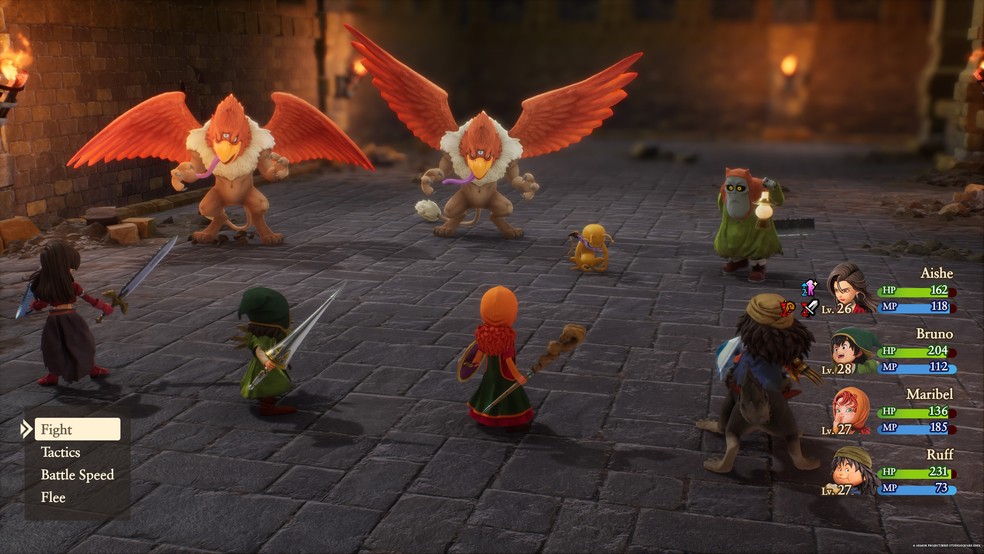Pick Ruff's party portrait
Screen dimensions: 984x554
(x=851, y=468)
